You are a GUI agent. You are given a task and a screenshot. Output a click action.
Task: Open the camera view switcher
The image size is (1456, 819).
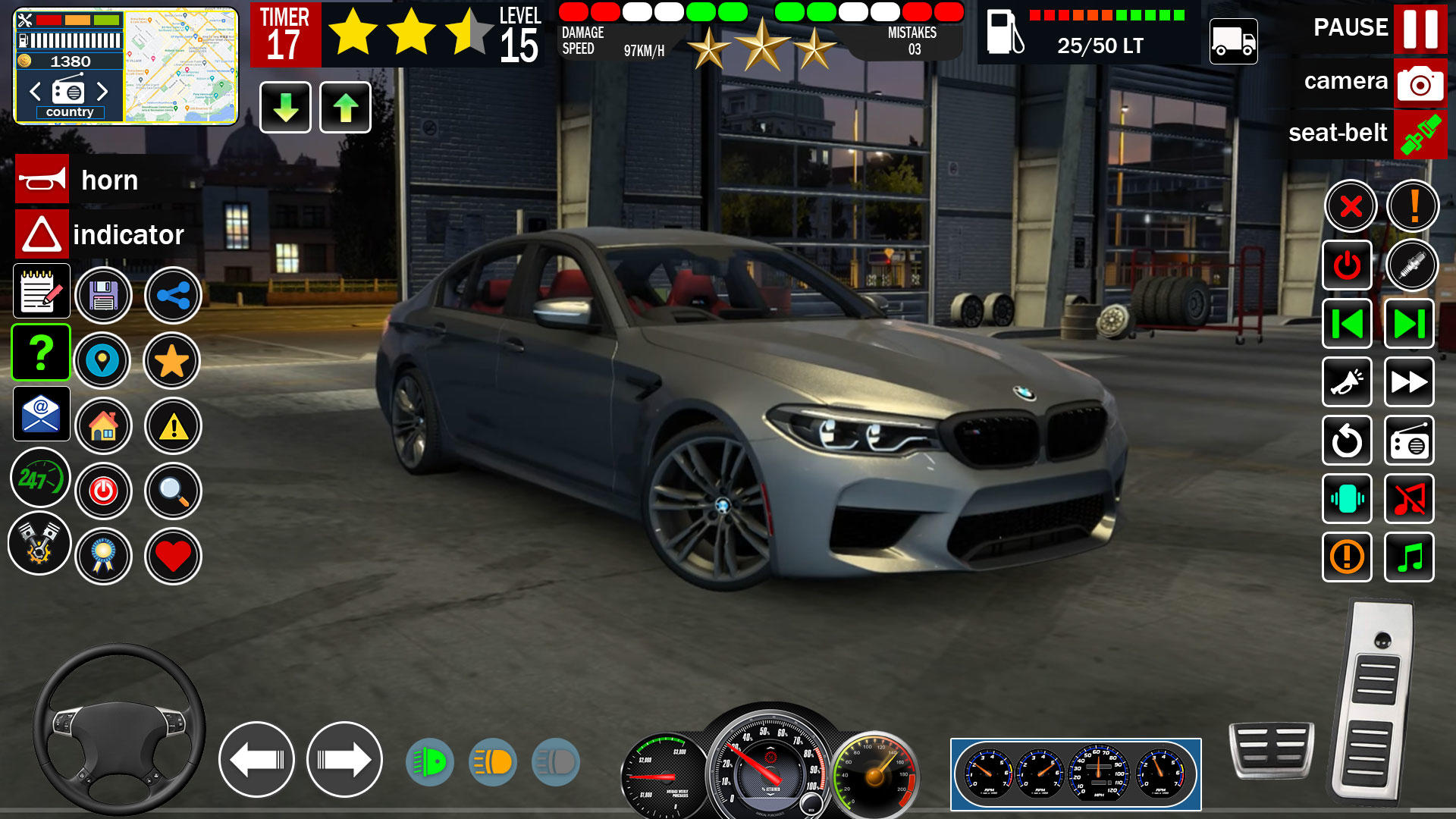point(1420,82)
